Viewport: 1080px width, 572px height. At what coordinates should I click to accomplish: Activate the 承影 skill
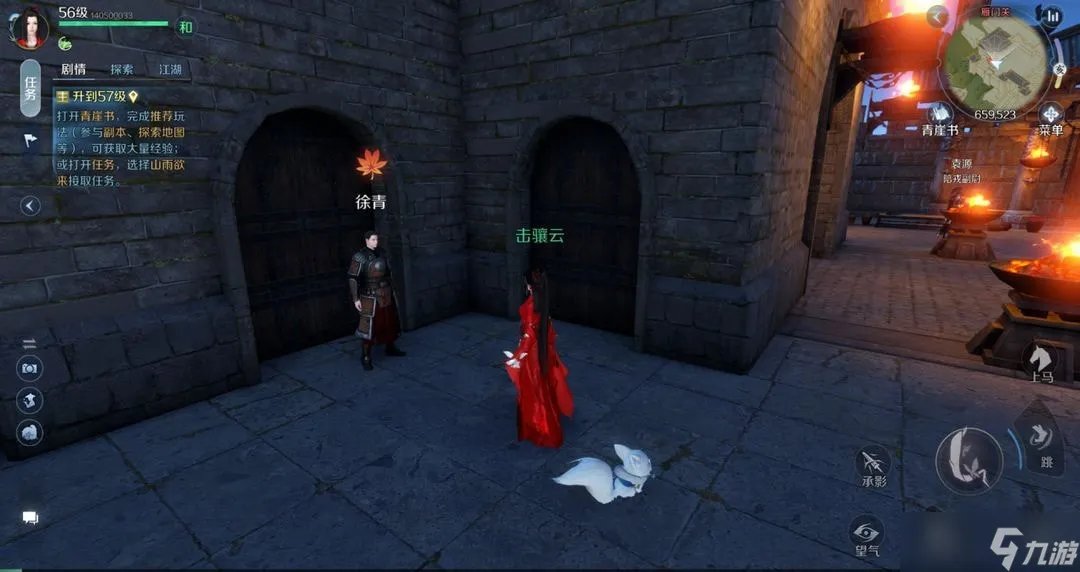tap(873, 466)
